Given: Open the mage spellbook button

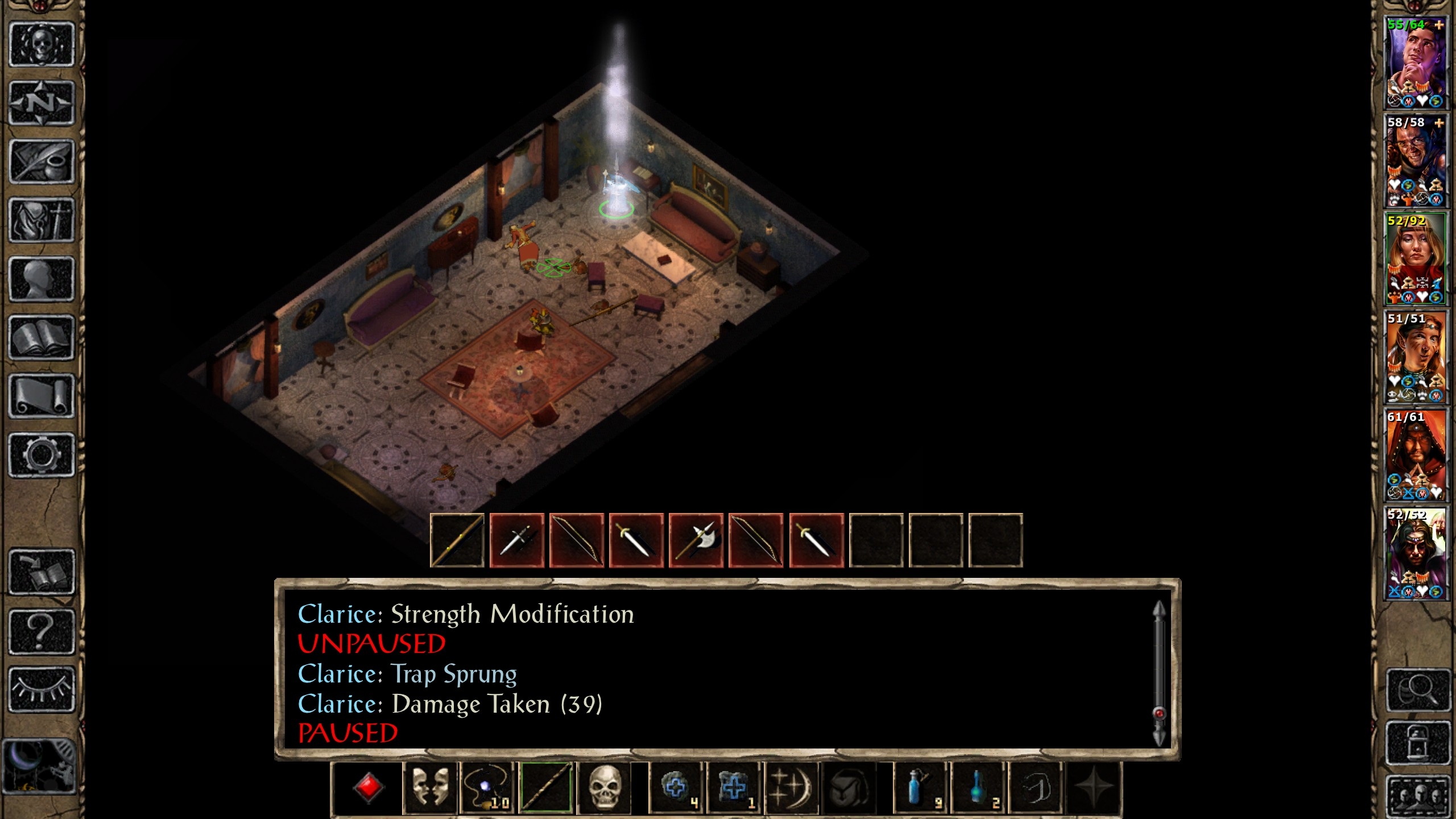Looking at the screenshot, I should point(42,338).
